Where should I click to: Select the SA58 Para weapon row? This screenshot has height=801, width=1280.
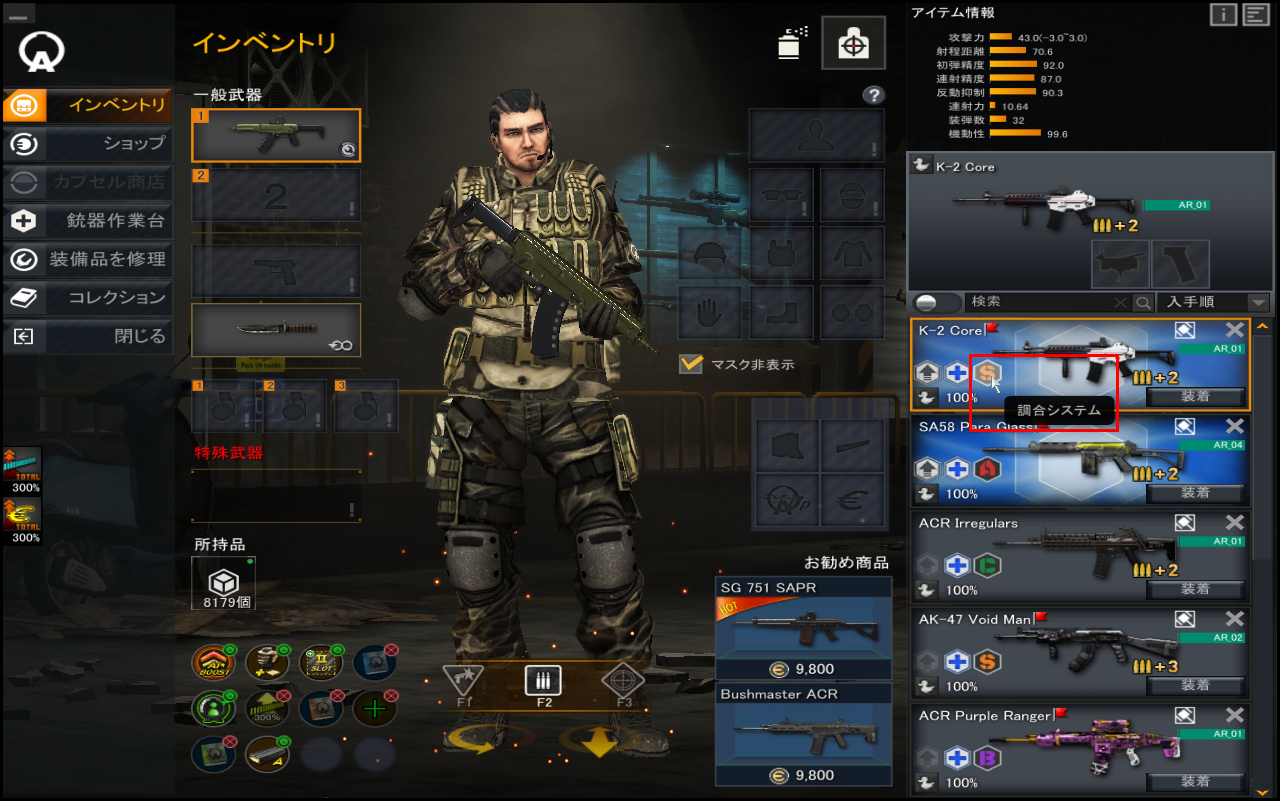pyautogui.click(x=1079, y=460)
